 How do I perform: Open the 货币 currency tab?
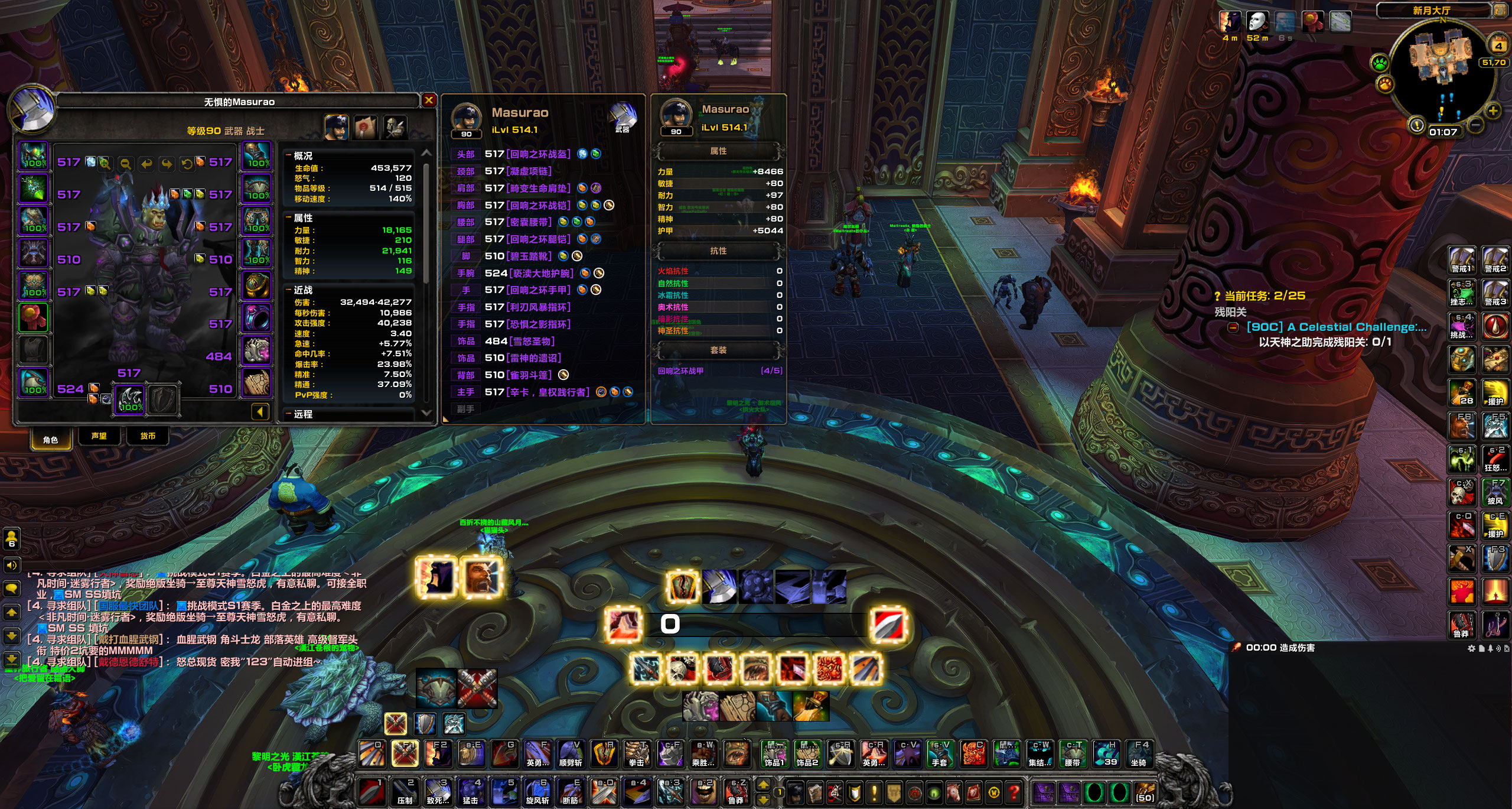point(148,436)
